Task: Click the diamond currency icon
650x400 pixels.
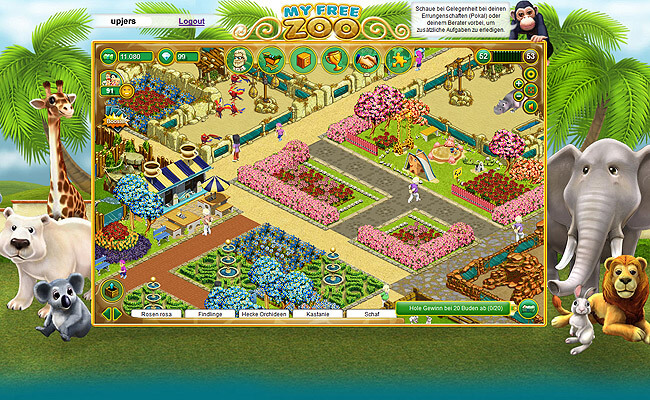Action: coord(166,57)
